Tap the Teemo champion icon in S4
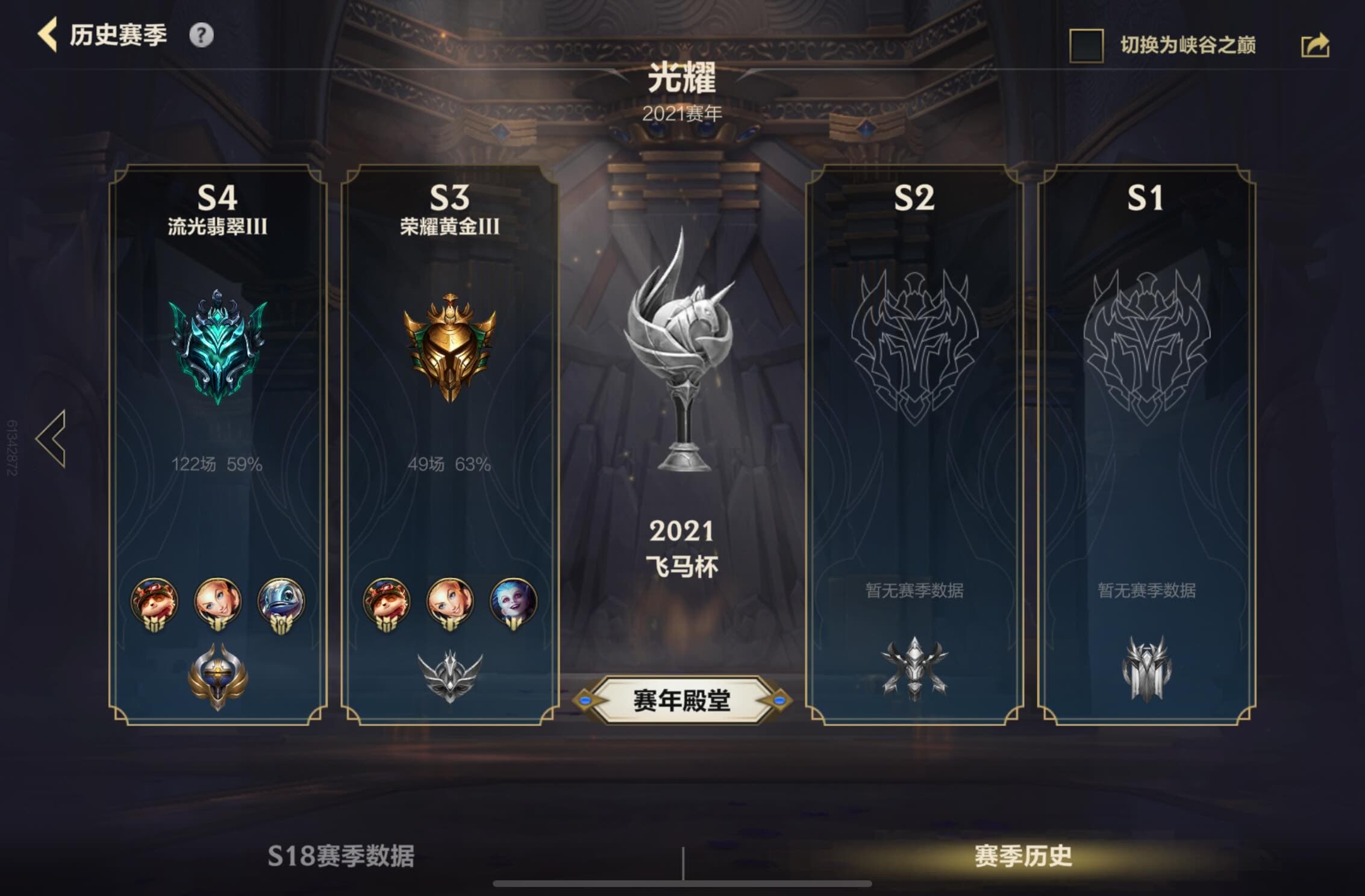 (x=155, y=601)
